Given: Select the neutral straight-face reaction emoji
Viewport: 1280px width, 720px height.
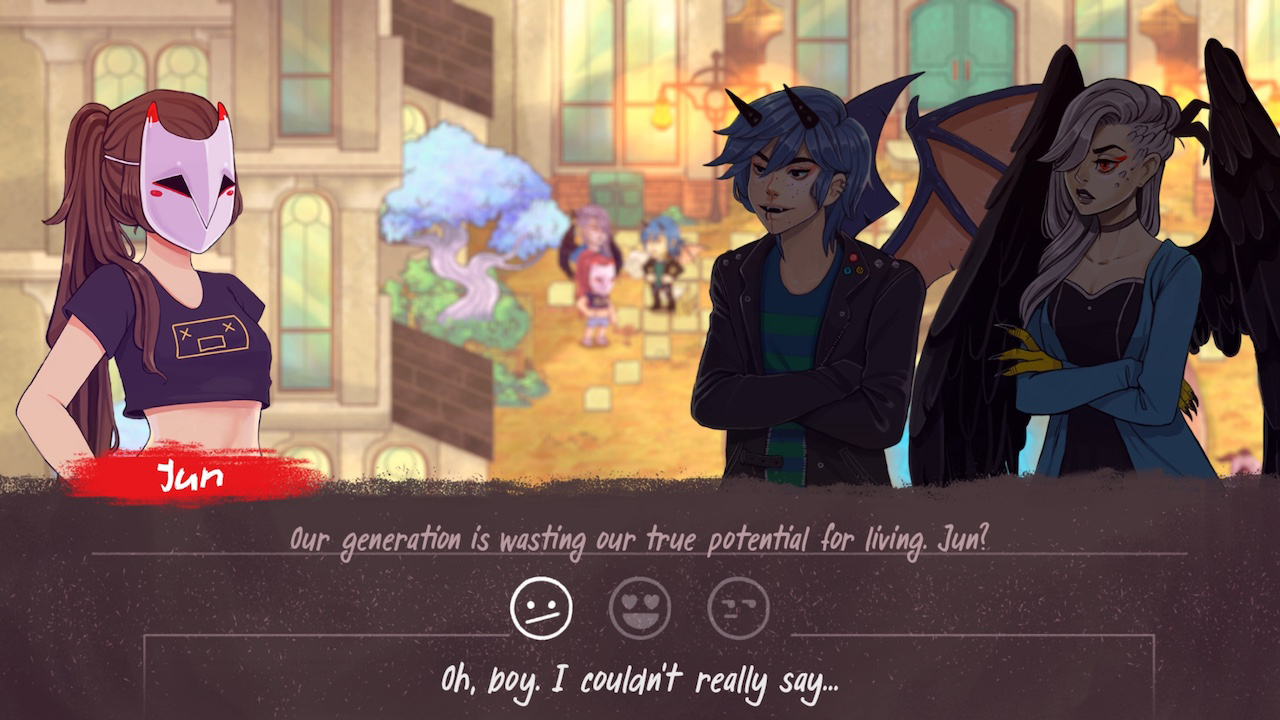Looking at the screenshot, I should coord(541,604).
